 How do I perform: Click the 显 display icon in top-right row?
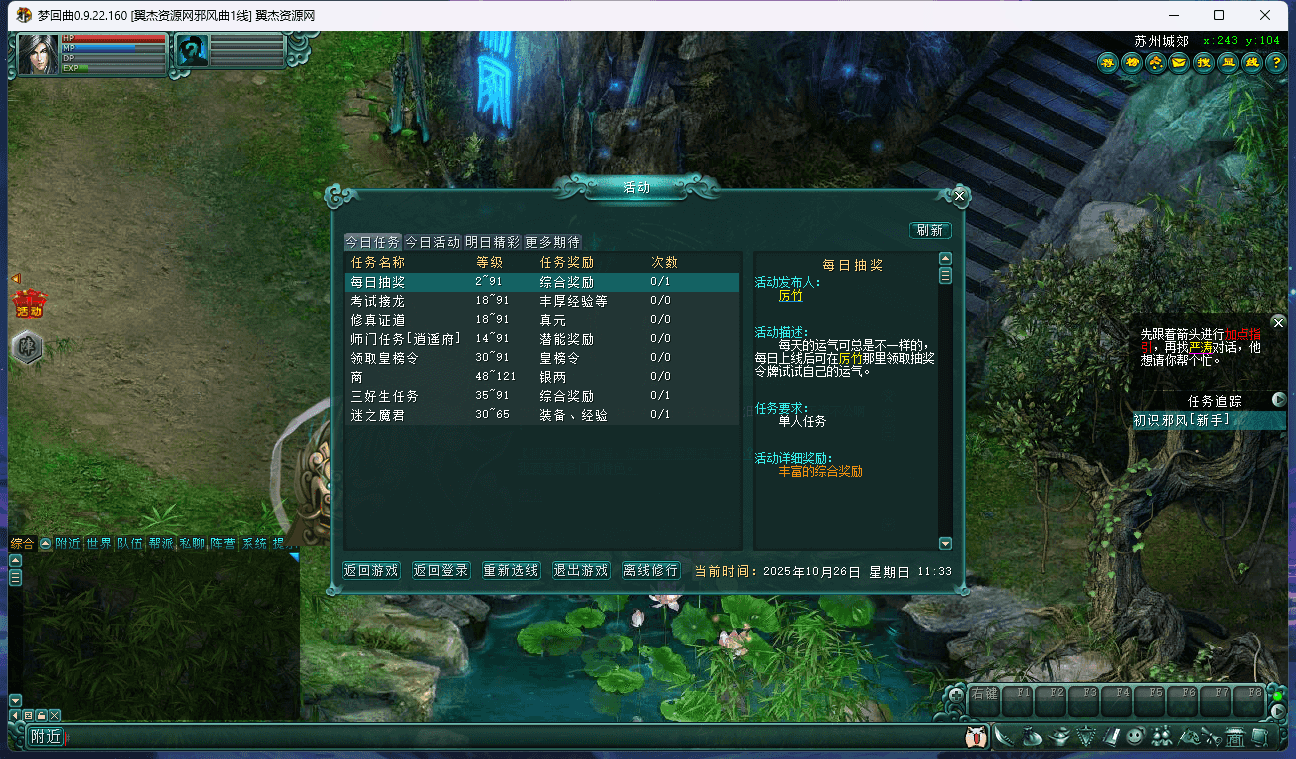coord(1226,62)
